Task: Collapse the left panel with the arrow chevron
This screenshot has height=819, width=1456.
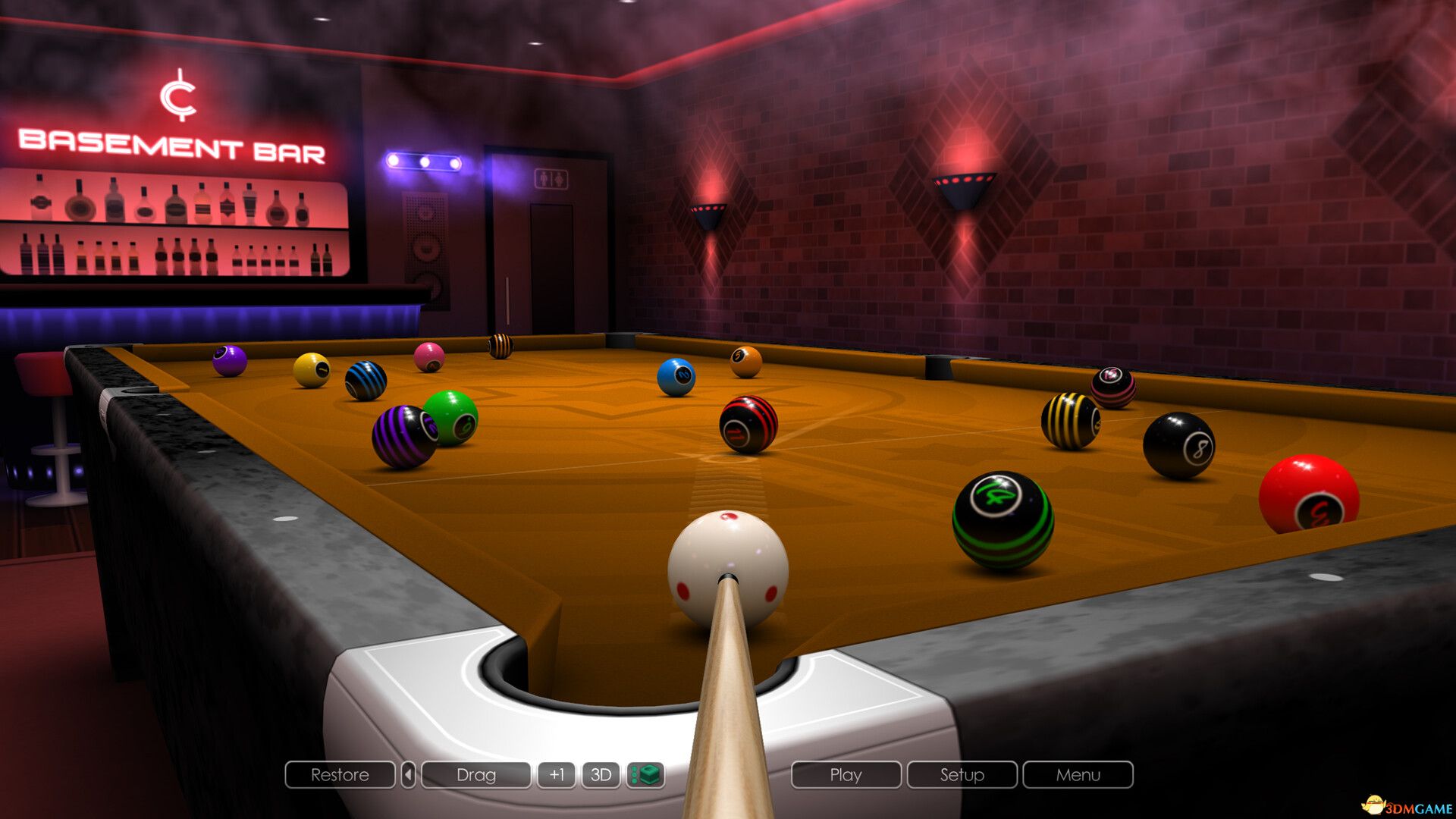Action: [x=406, y=775]
